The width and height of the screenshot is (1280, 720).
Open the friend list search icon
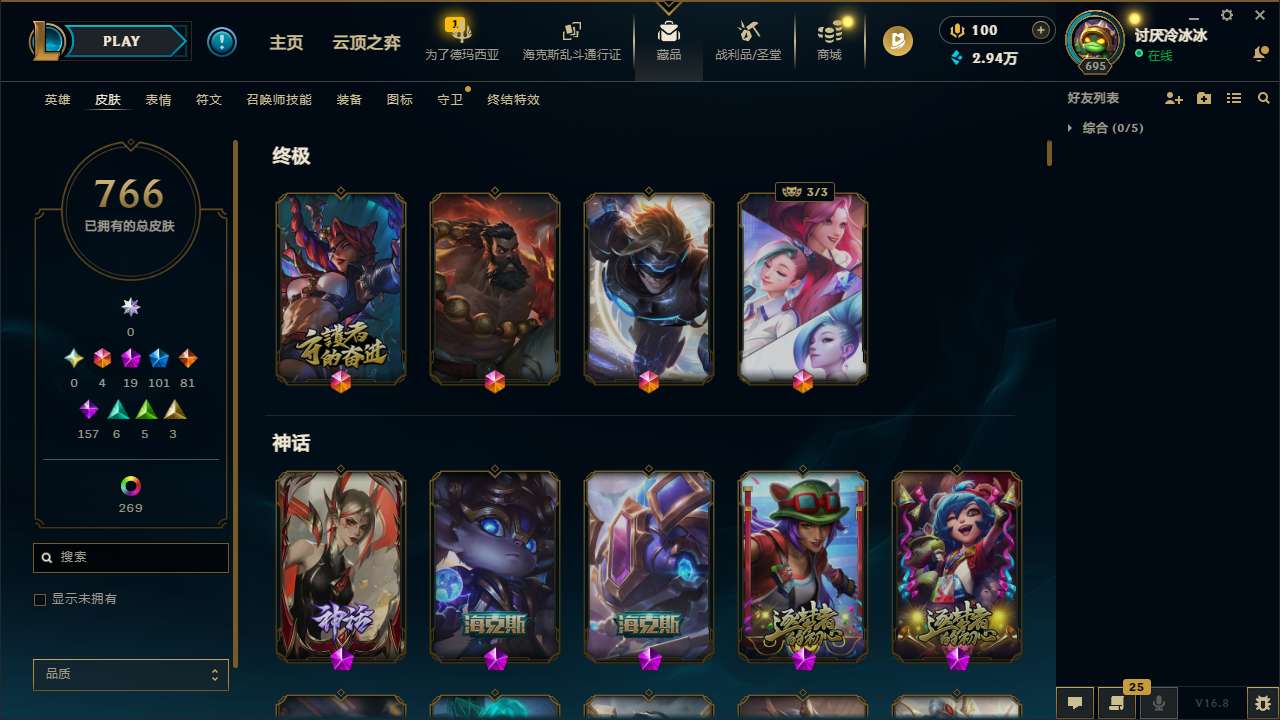point(1264,98)
